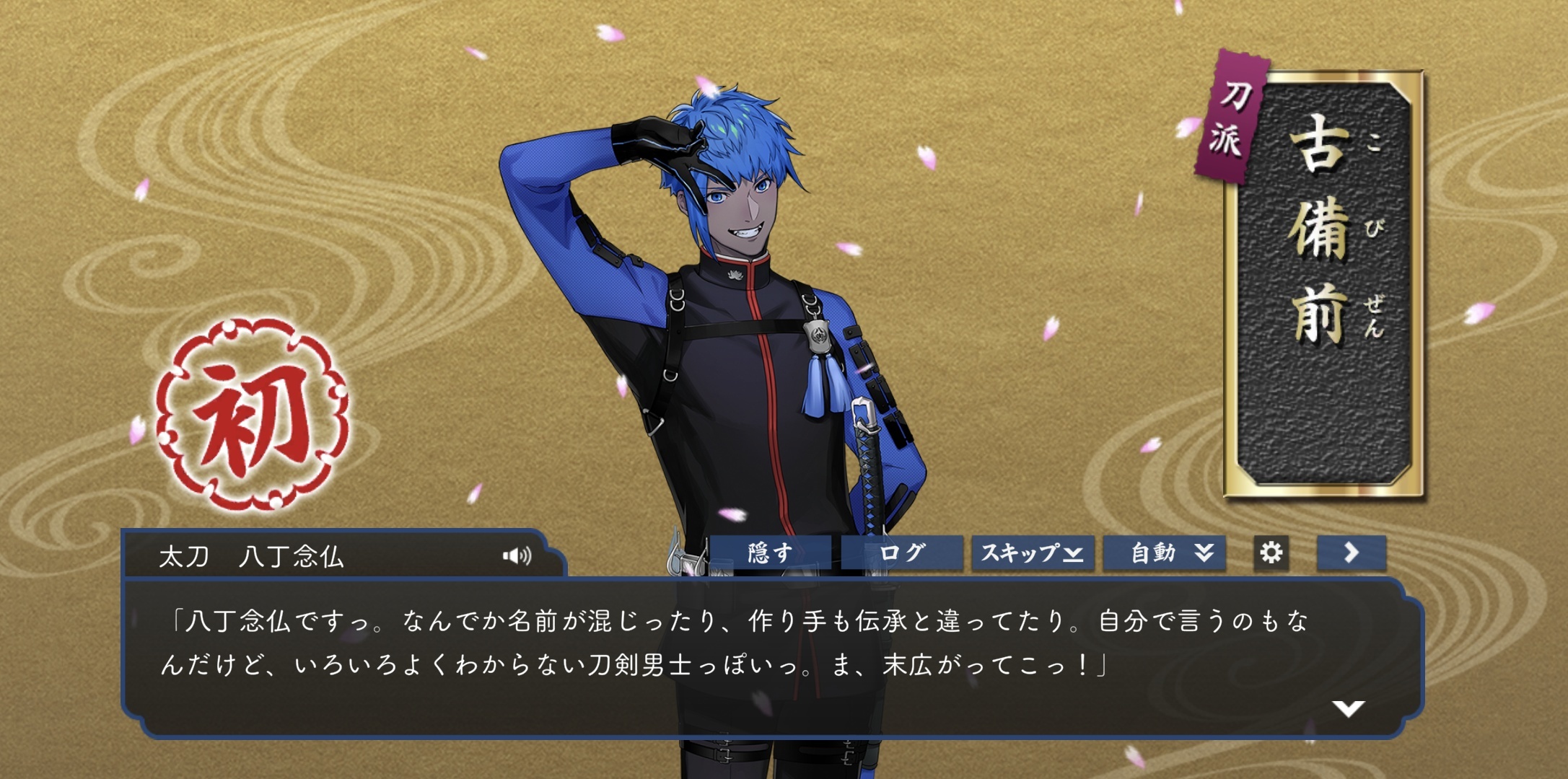This screenshot has width=1568, height=779.
Task: Open the ログ dialogue log
Action: [902, 553]
